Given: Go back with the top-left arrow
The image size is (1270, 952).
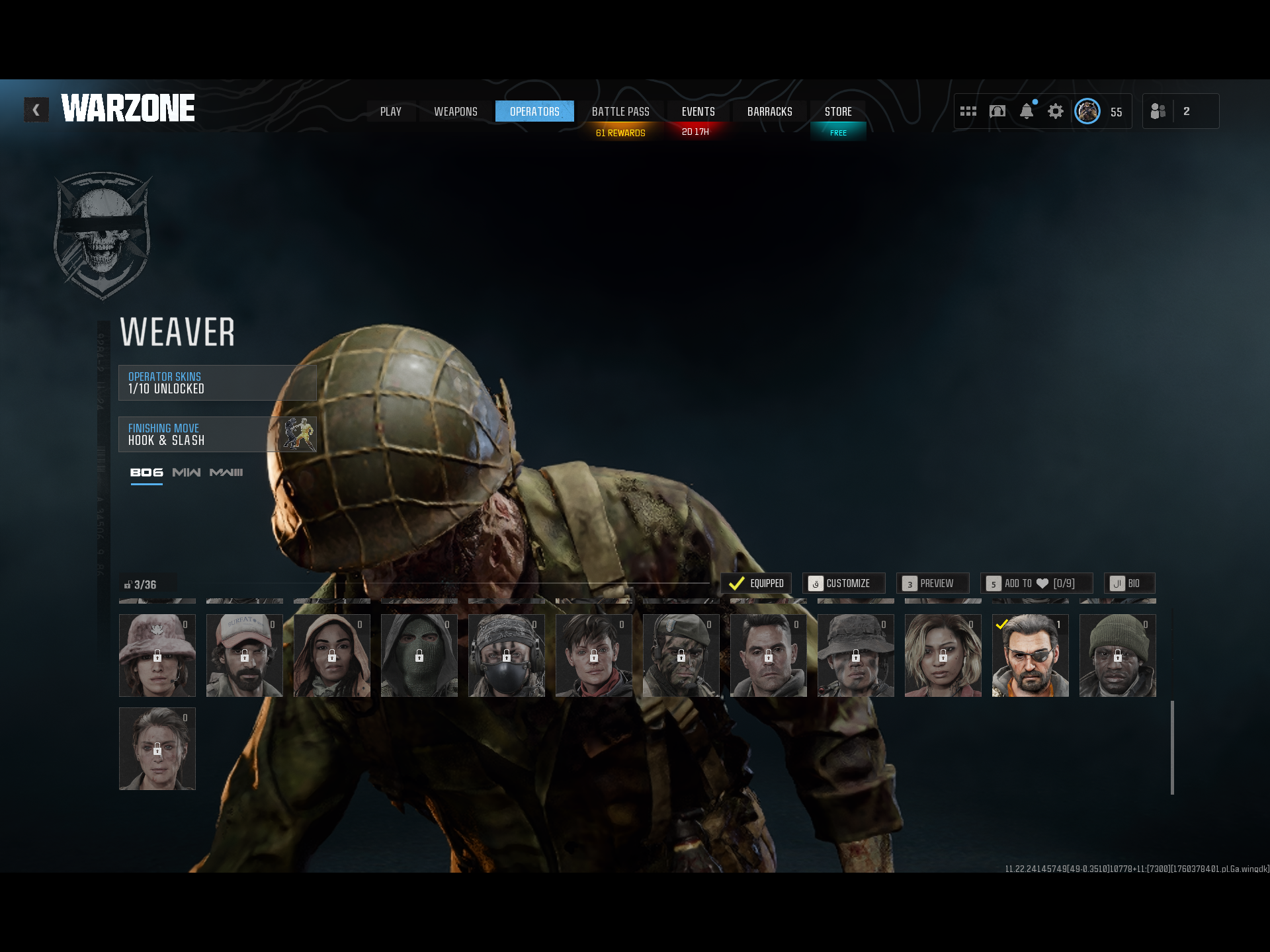Looking at the screenshot, I should click(36, 110).
